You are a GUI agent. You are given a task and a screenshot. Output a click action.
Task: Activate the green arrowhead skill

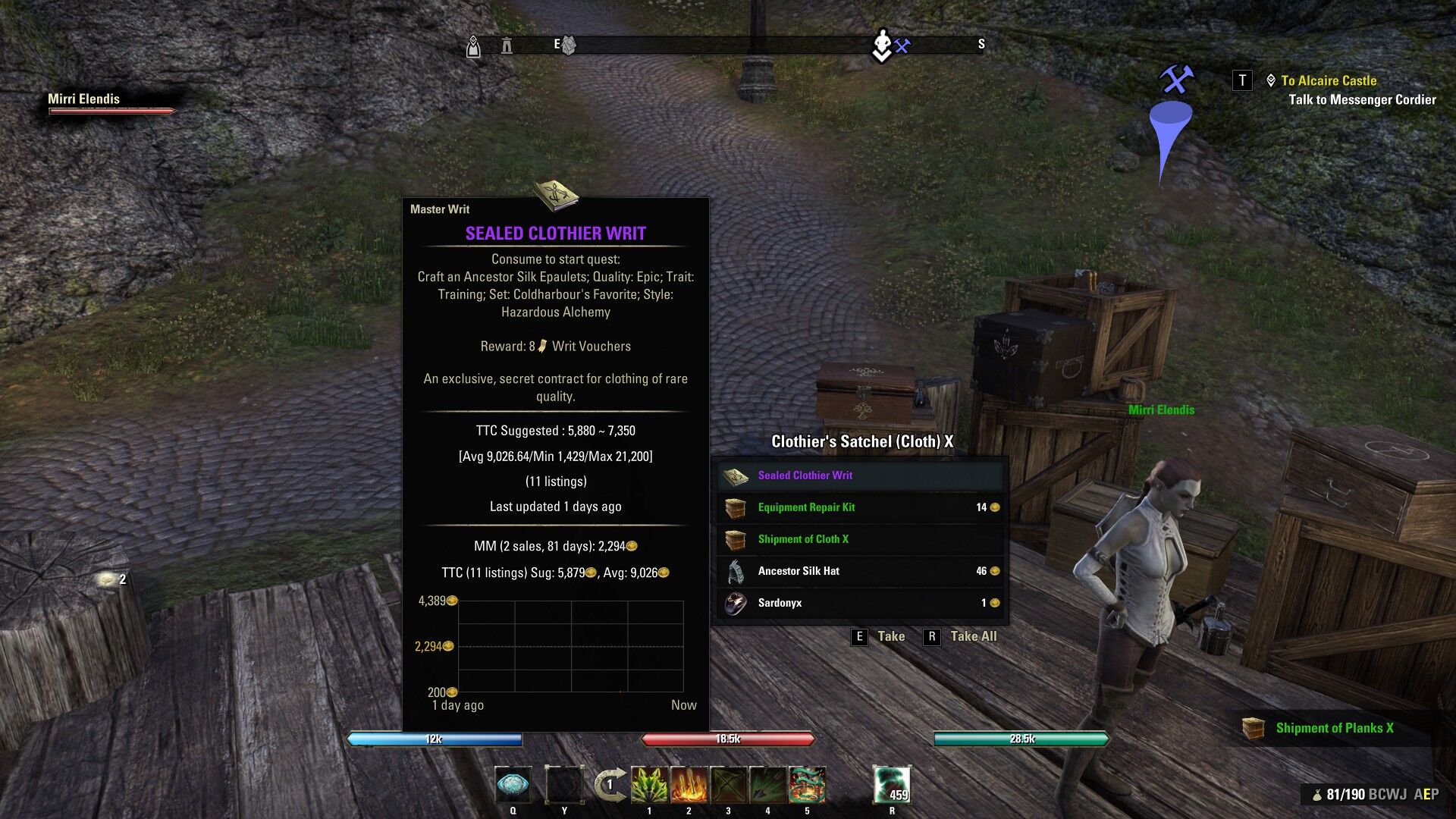(767, 785)
